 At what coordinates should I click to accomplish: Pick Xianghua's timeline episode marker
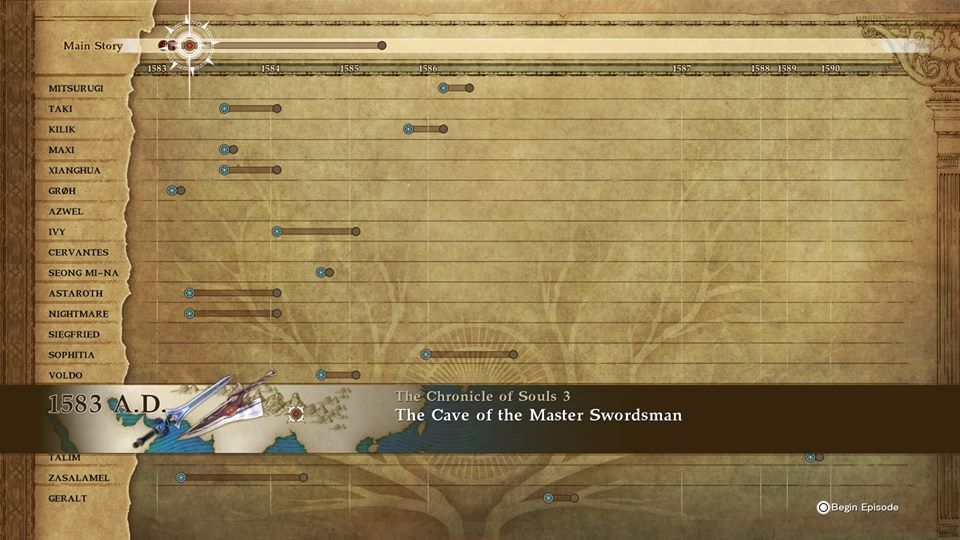(x=225, y=170)
